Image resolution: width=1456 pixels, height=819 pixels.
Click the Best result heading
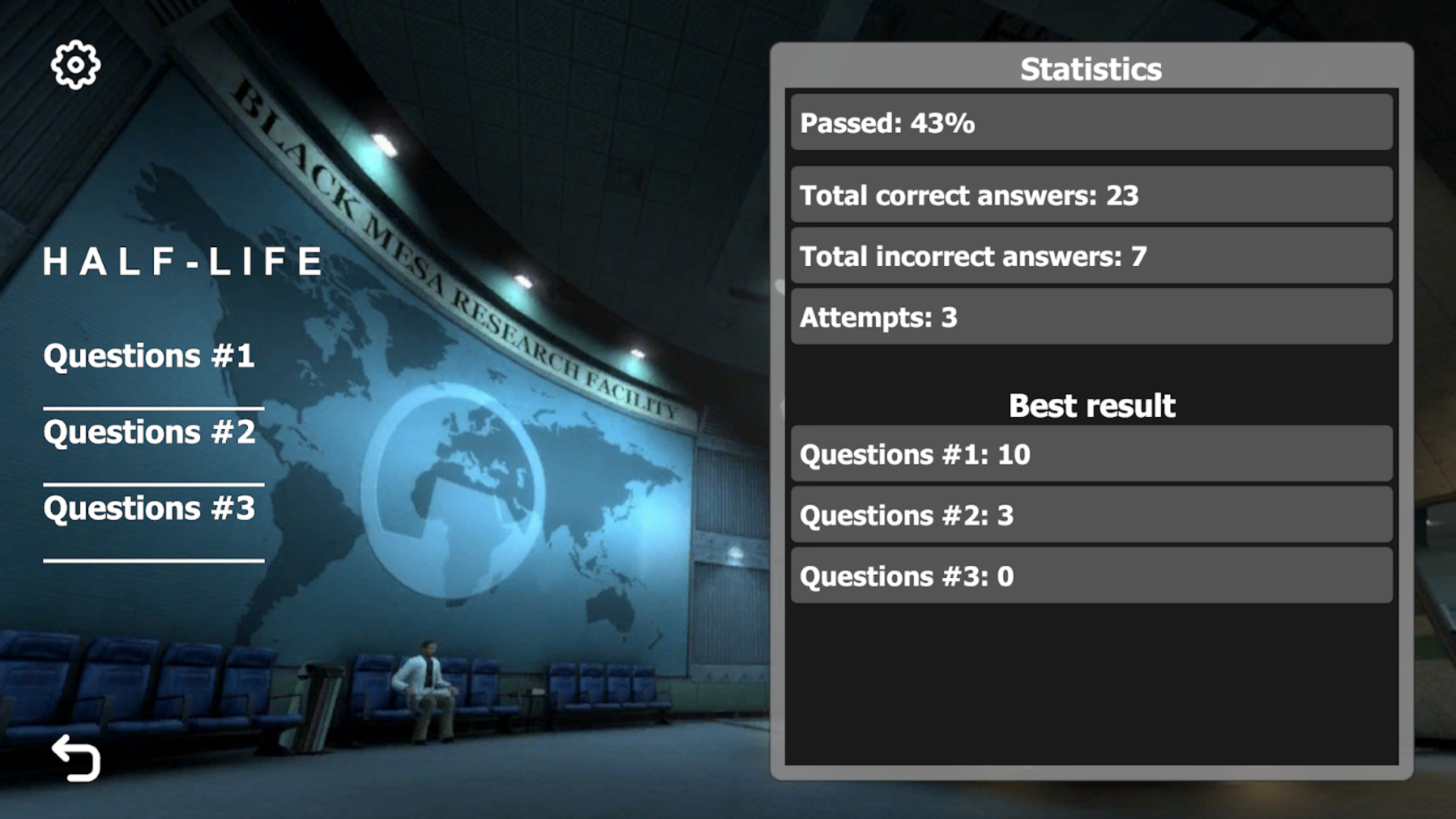click(1092, 405)
